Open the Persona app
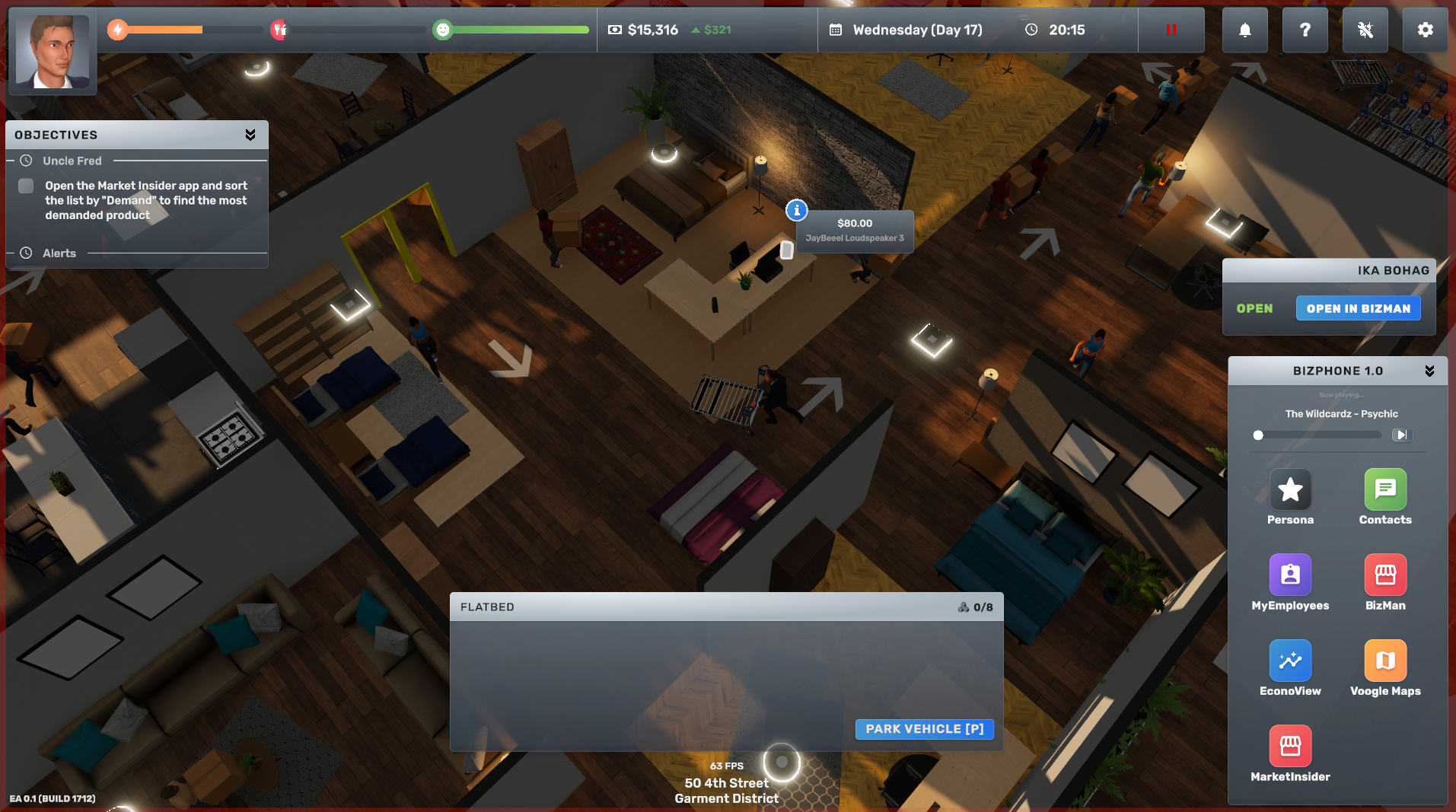1456x812 pixels. pos(1290,490)
